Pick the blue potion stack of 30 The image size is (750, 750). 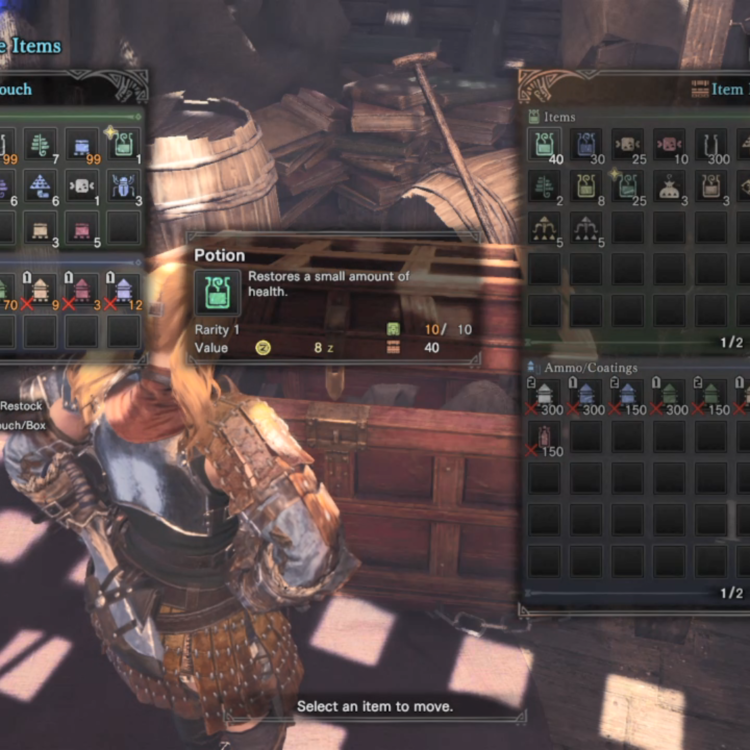coord(586,145)
